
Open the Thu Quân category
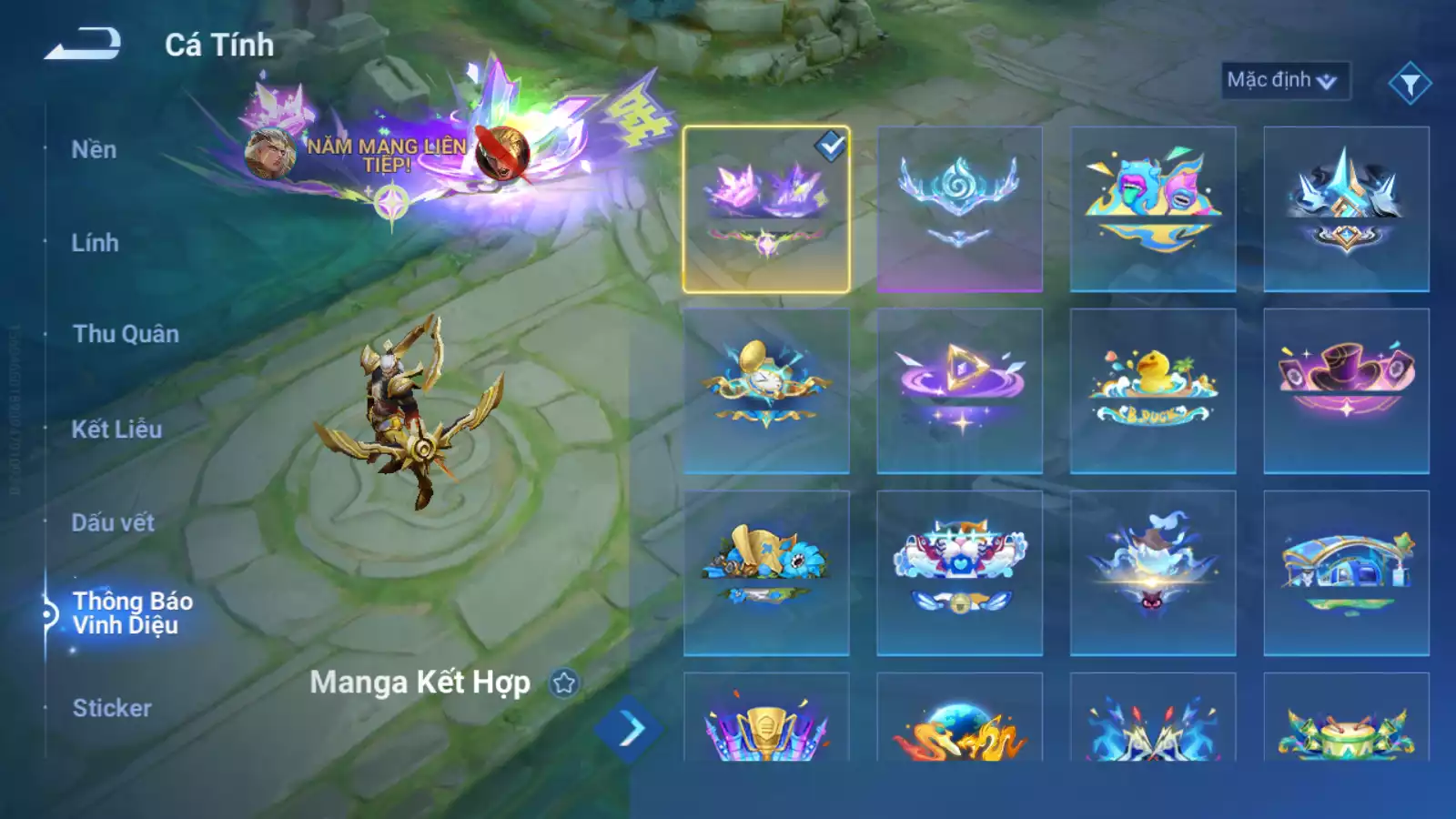[x=125, y=334]
